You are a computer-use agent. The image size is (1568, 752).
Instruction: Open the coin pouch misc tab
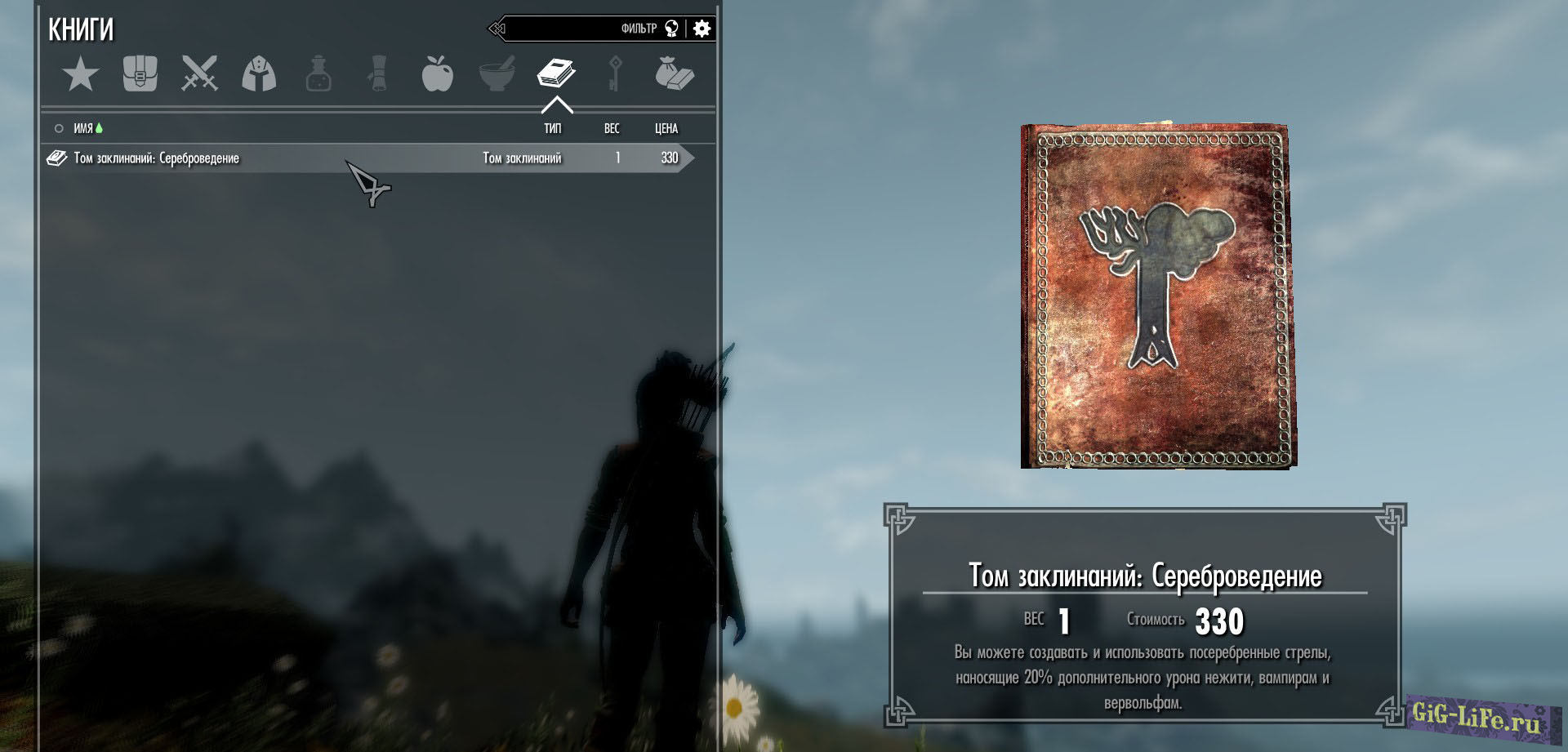coord(674,74)
